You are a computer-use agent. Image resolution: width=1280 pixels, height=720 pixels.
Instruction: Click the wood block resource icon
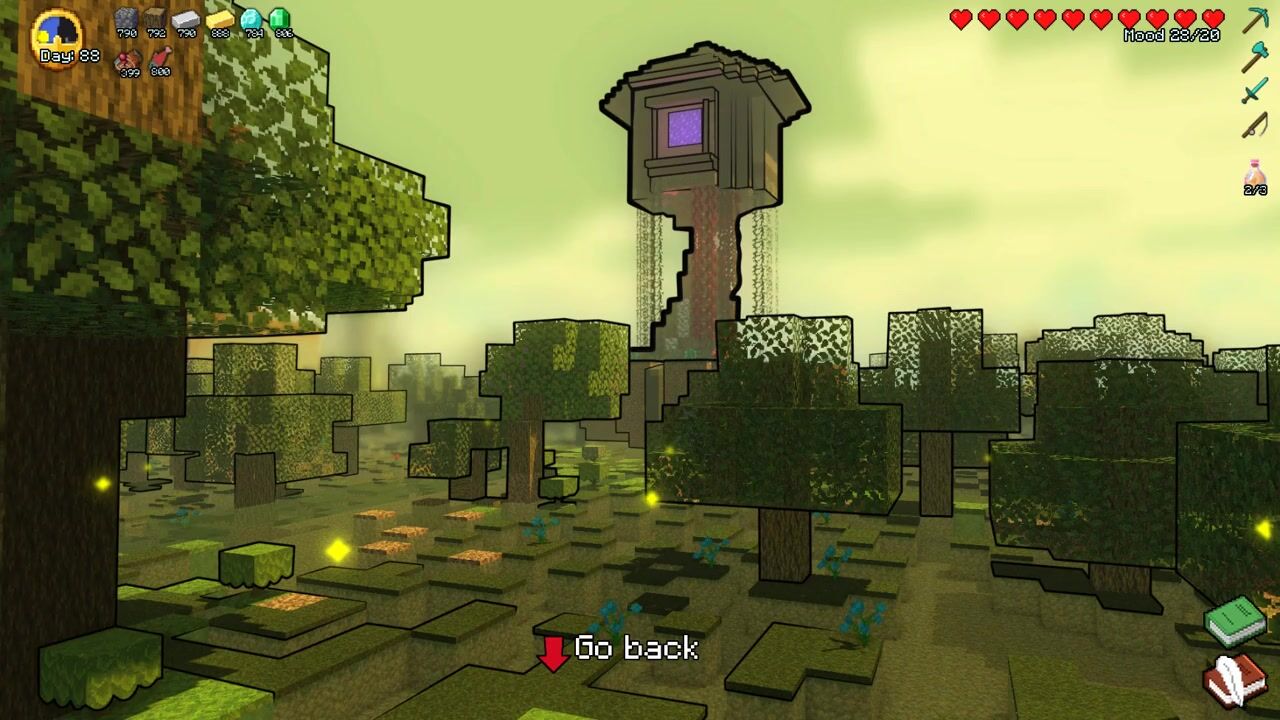(155, 19)
